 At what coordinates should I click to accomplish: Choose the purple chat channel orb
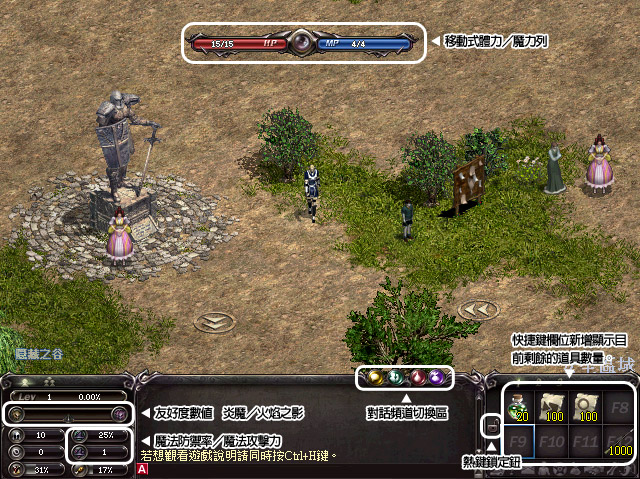point(437,379)
